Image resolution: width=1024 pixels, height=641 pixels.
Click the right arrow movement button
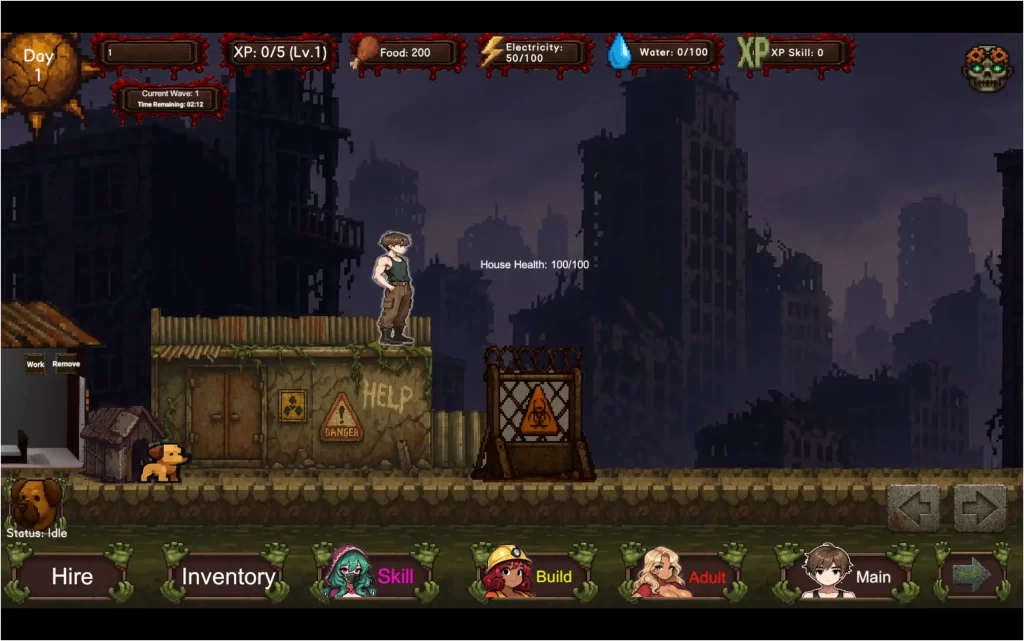980,508
